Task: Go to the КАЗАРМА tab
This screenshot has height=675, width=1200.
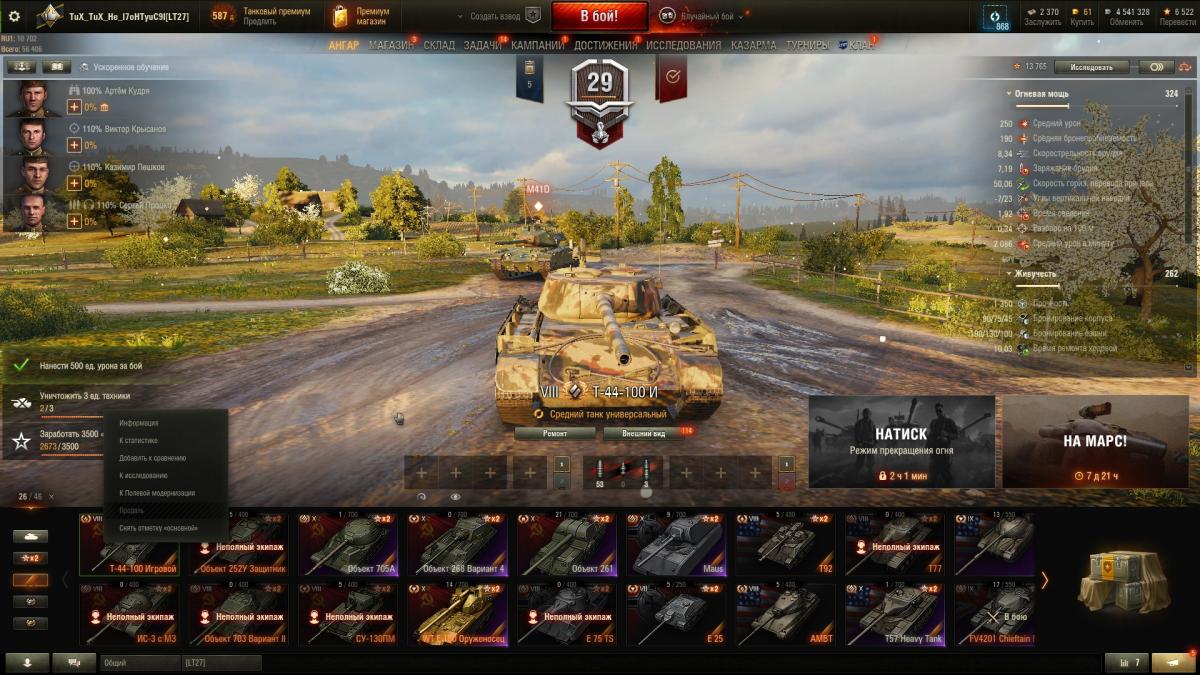Action: tap(752, 45)
